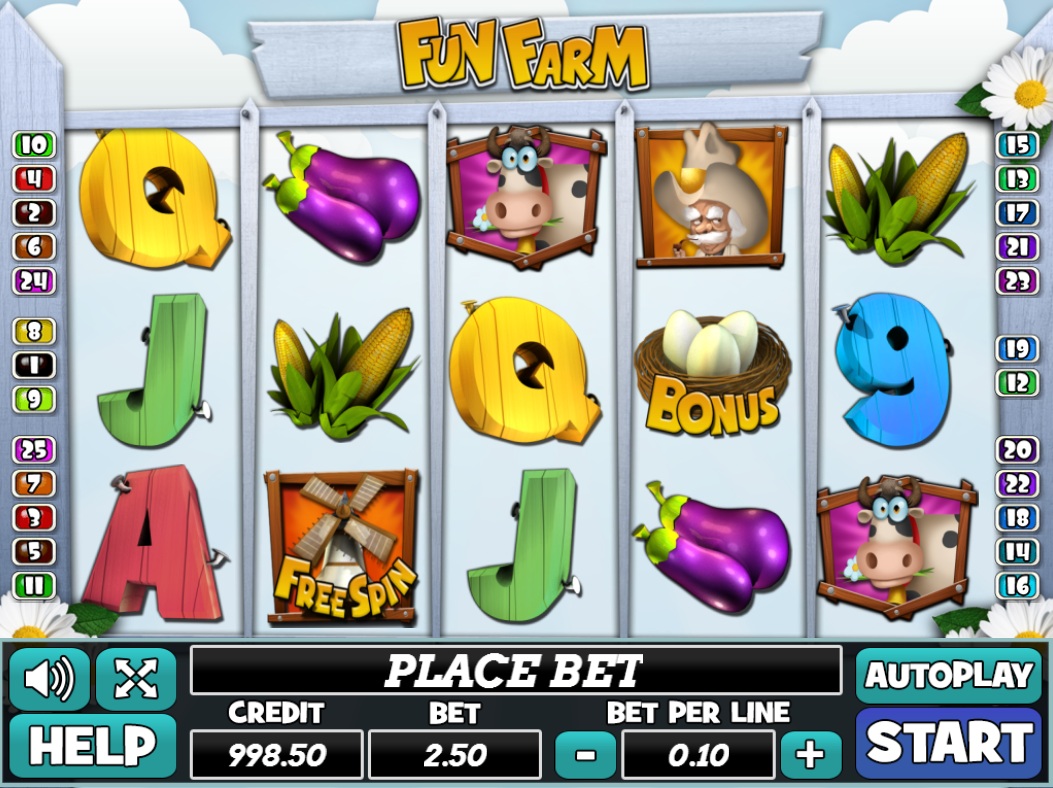Select payline number 16 marker

(x=1017, y=585)
